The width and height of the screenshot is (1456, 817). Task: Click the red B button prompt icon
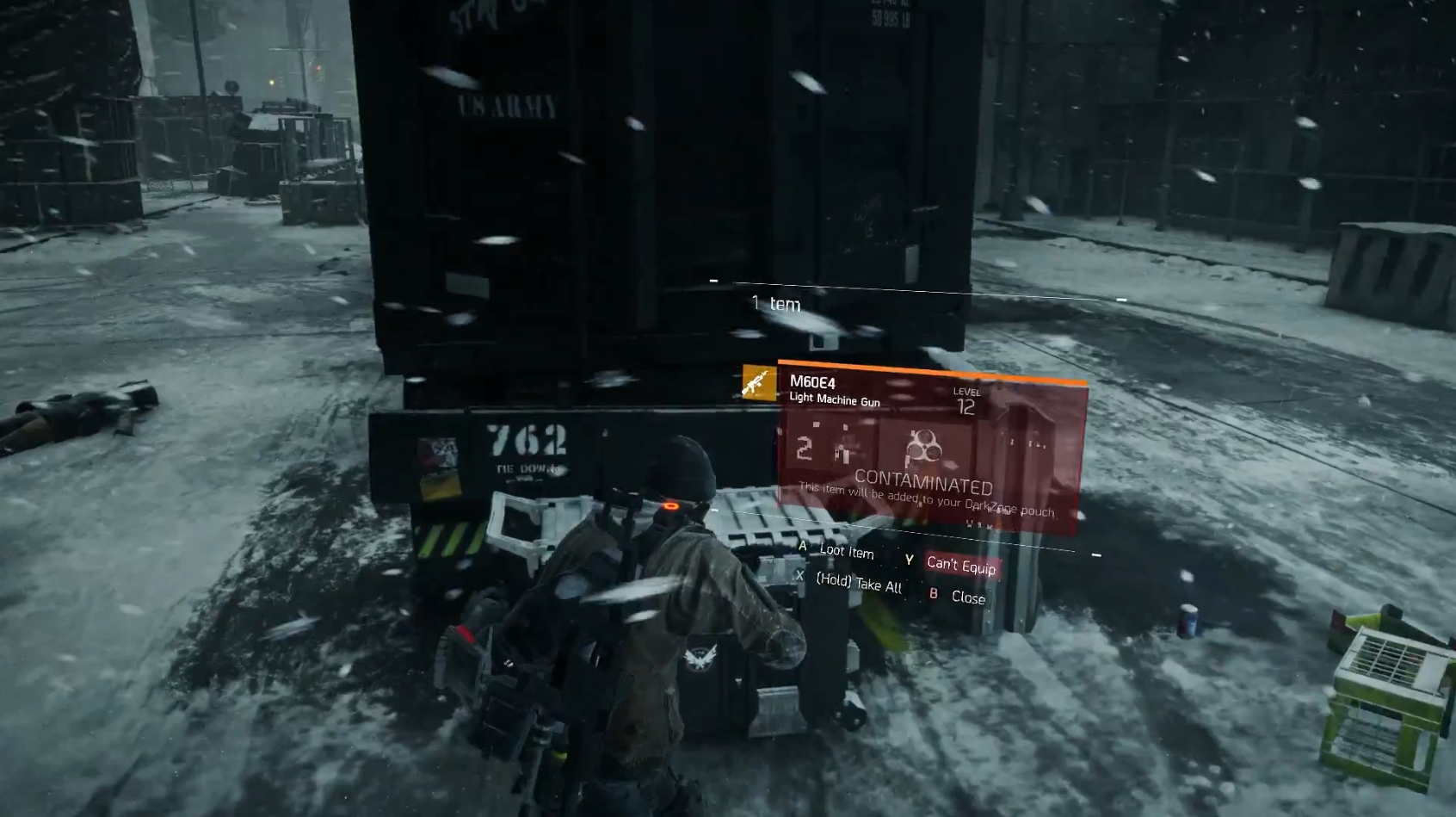click(933, 593)
